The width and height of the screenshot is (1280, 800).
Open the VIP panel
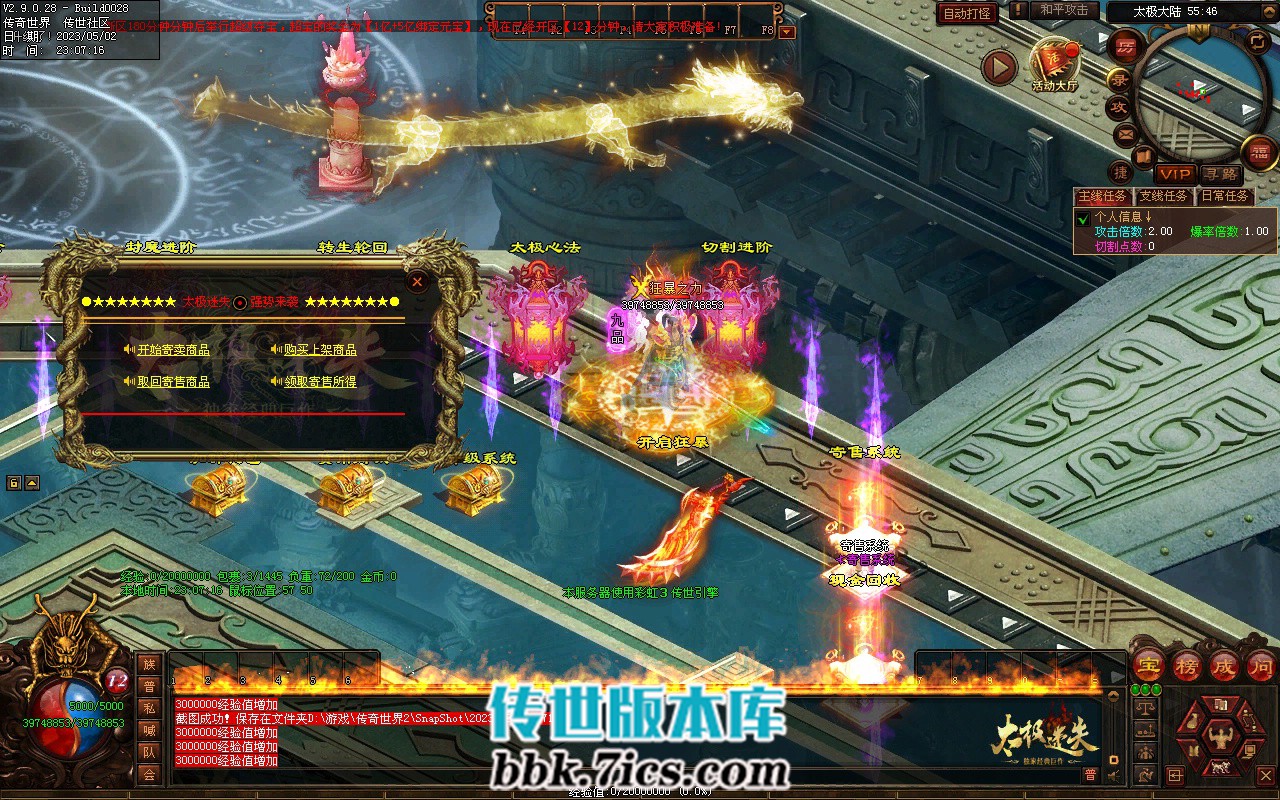tap(1176, 174)
